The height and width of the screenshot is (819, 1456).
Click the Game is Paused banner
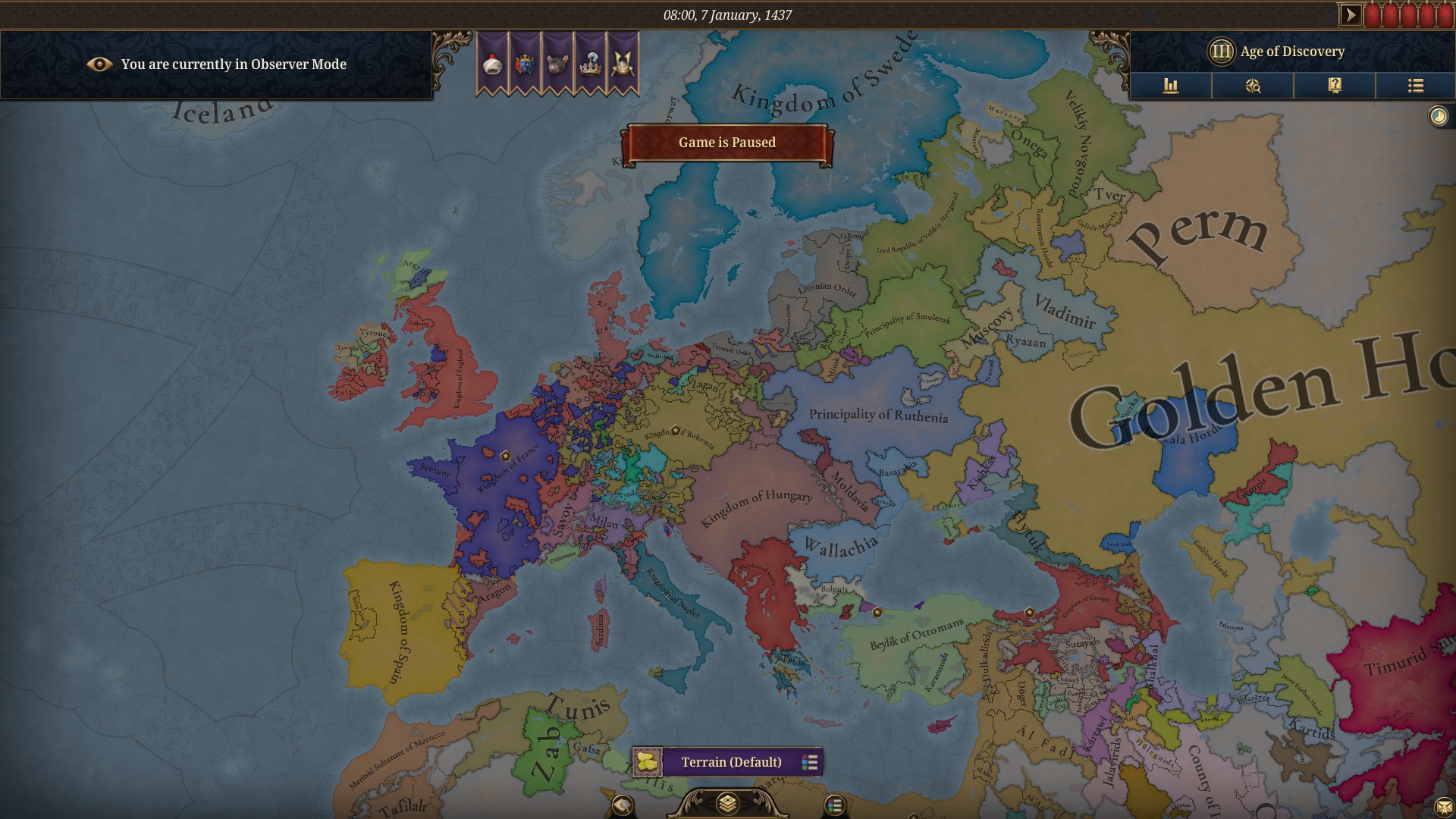[x=727, y=143]
